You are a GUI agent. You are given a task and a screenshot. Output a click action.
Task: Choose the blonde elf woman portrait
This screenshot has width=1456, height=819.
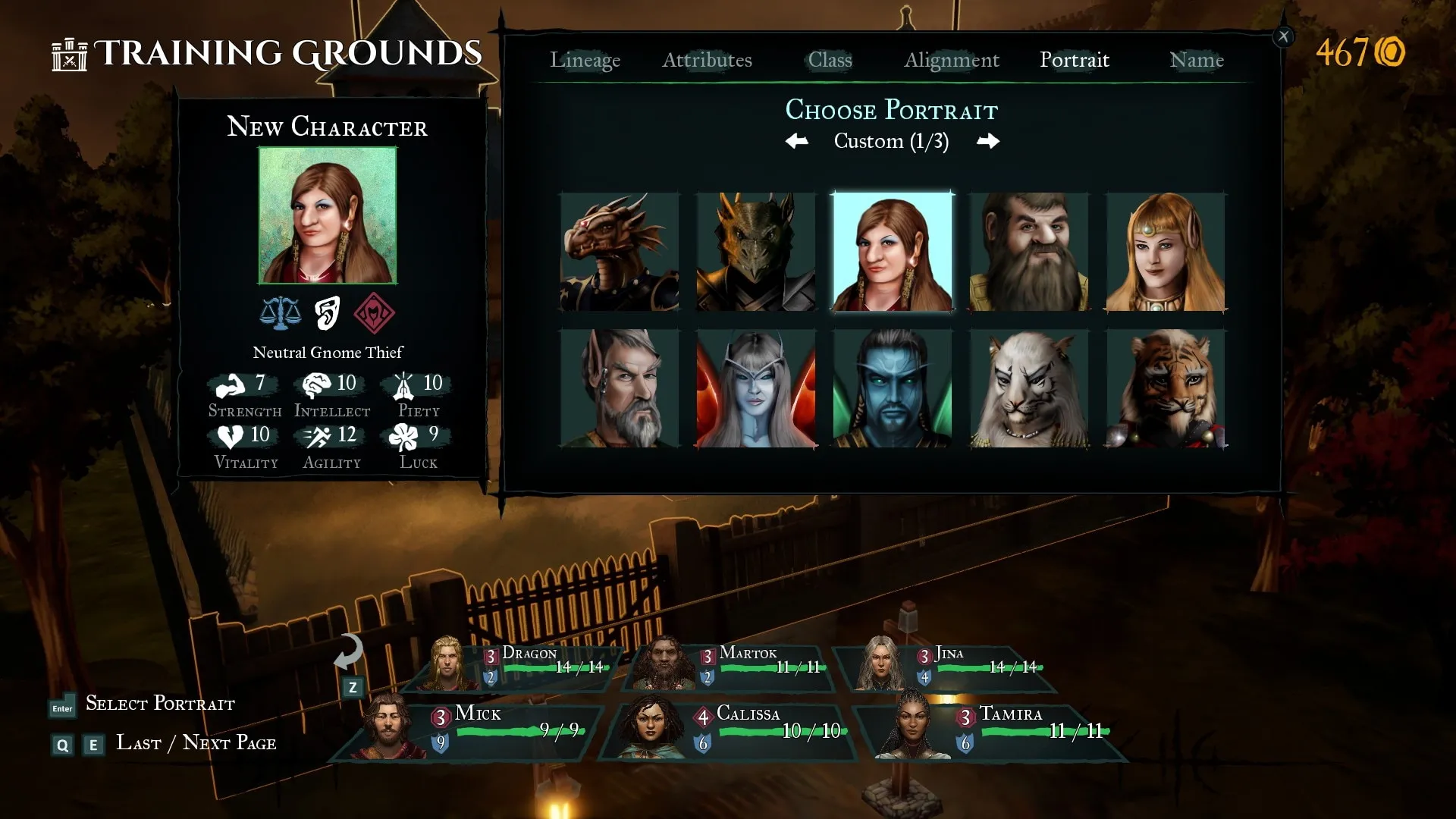(1166, 252)
